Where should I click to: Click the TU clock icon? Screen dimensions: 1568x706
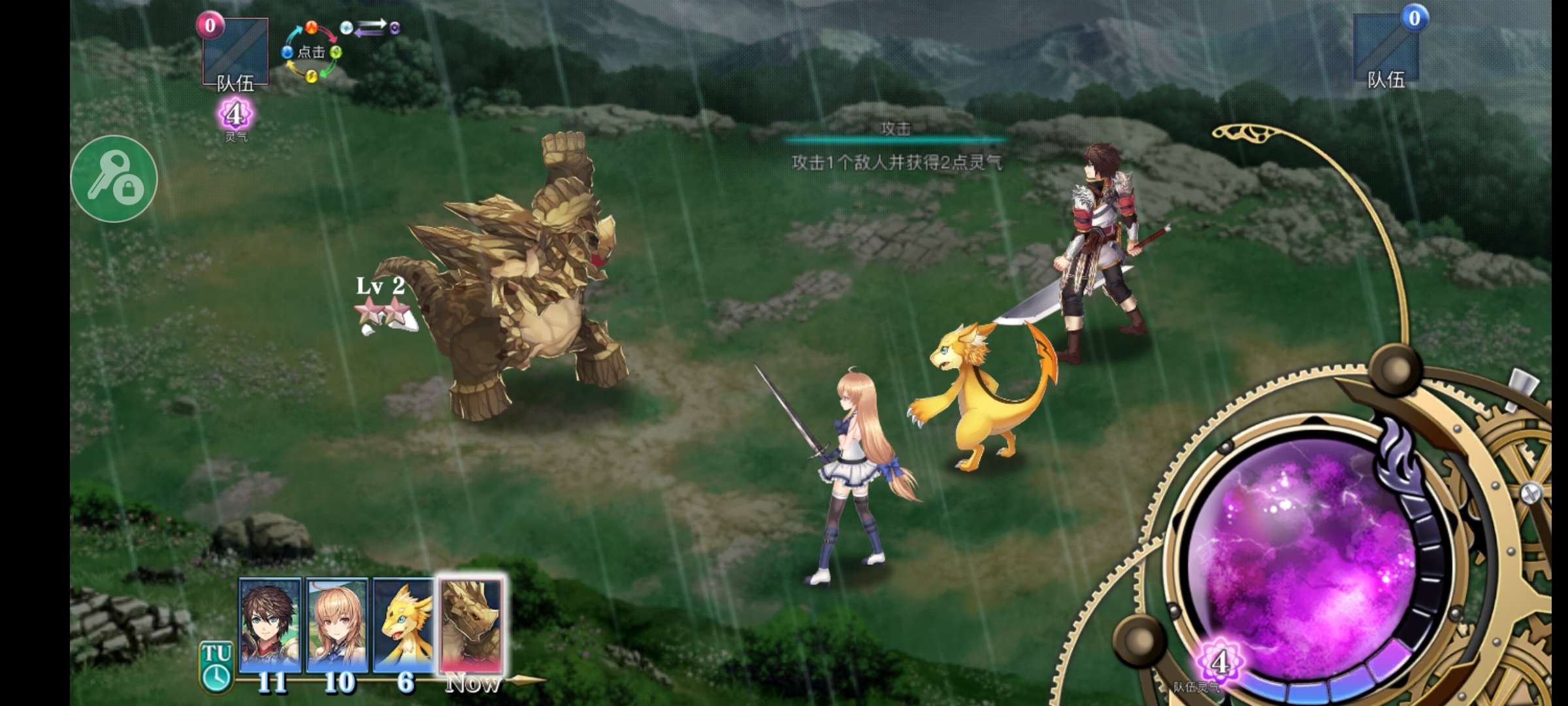point(216,667)
